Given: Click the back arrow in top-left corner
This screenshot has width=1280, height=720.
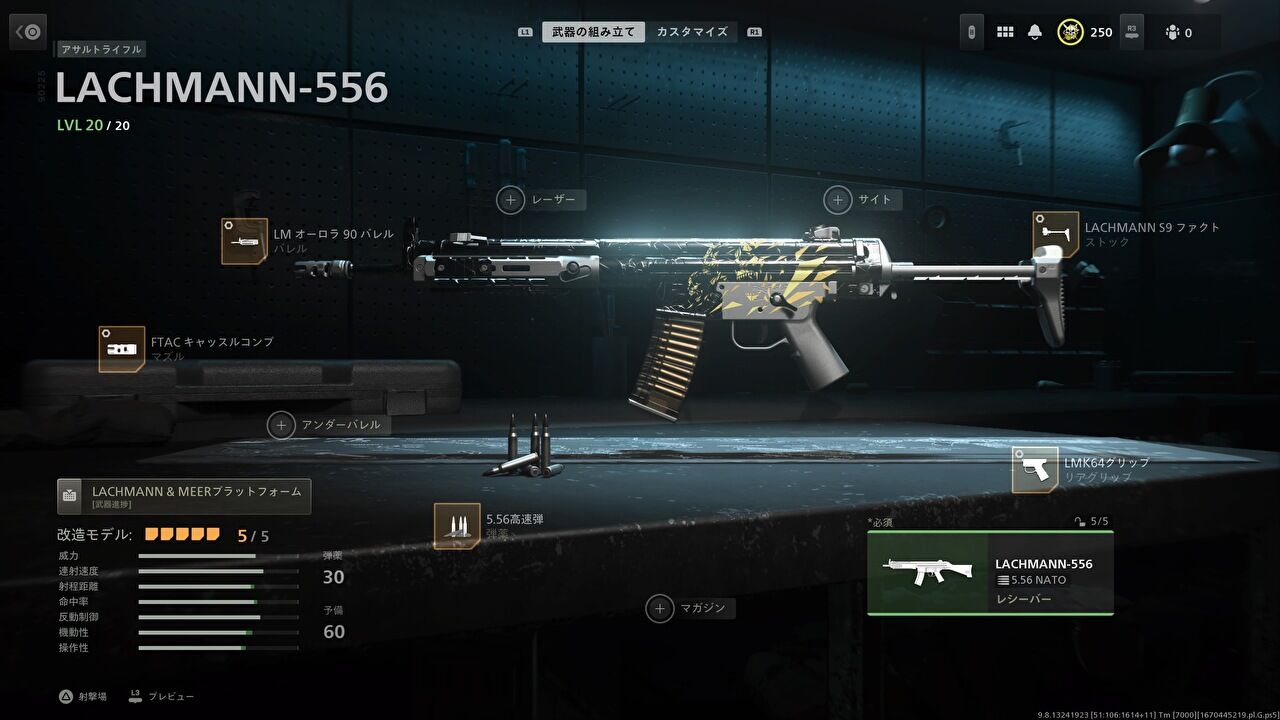Looking at the screenshot, I should [27, 31].
